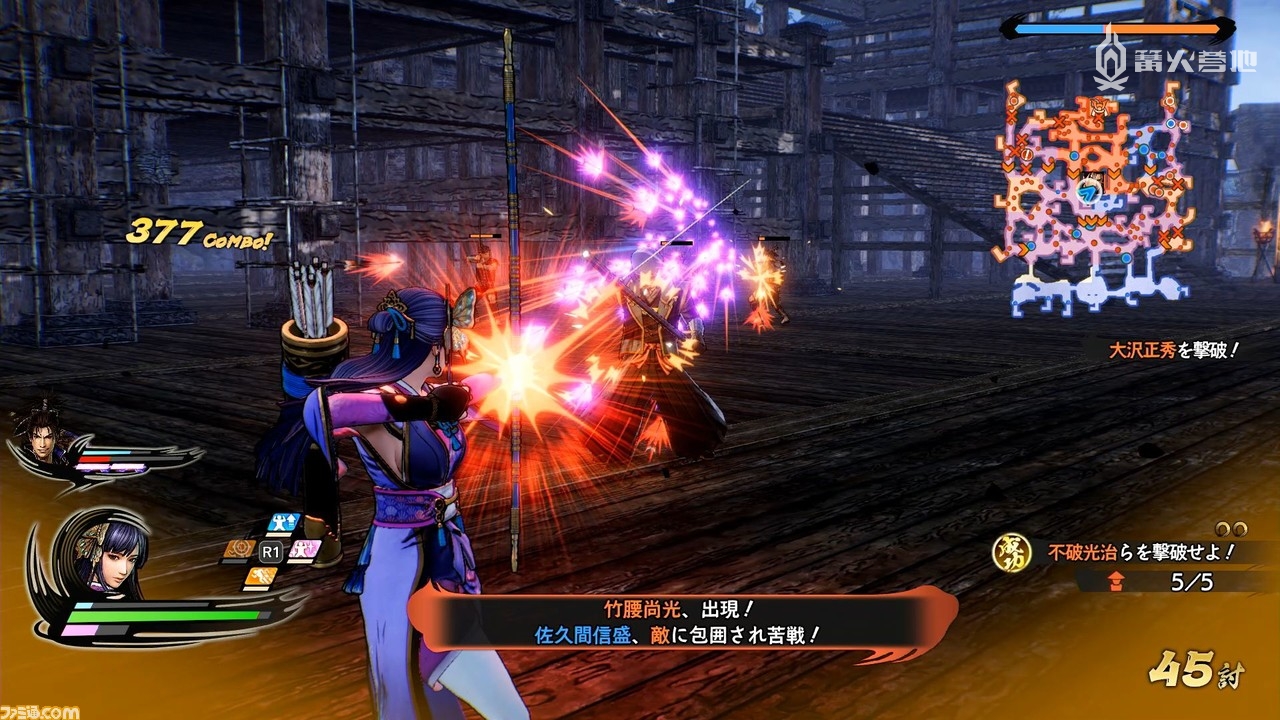
Task: Trigger the orange dash attack skill
Action: click(260, 576)
